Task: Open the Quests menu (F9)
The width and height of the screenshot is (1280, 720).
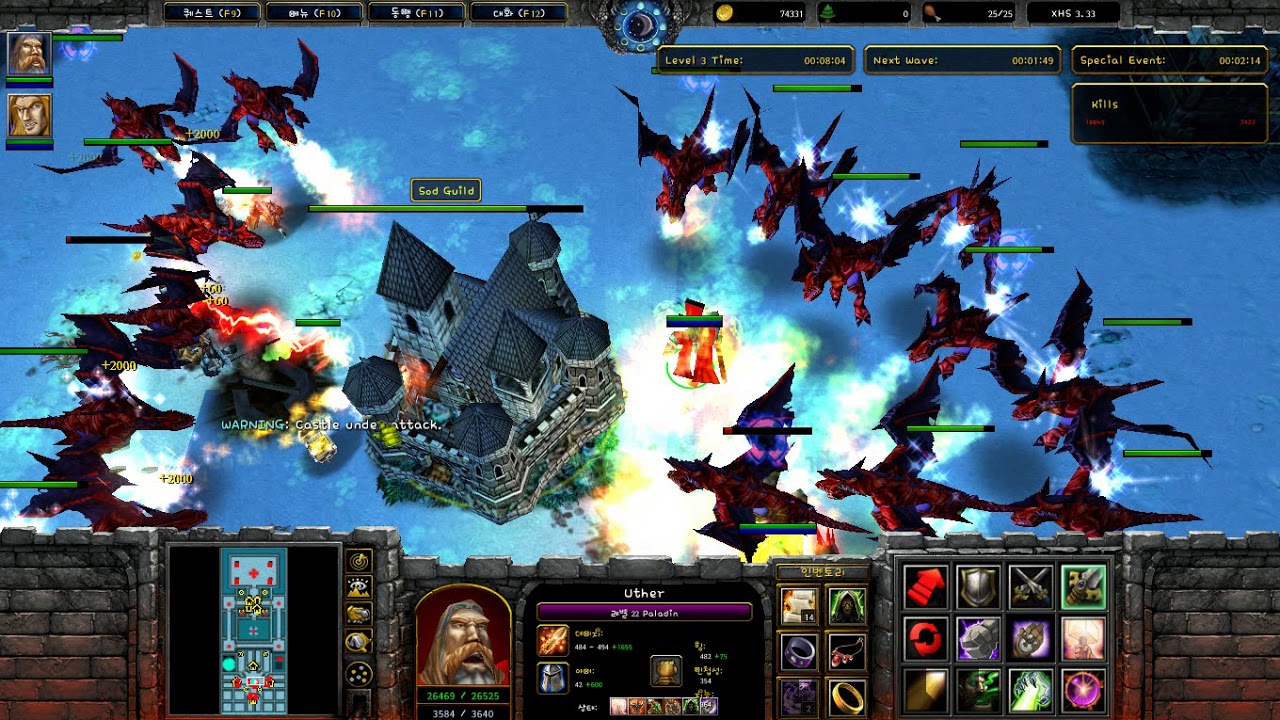Action: [x=212, y=13]
